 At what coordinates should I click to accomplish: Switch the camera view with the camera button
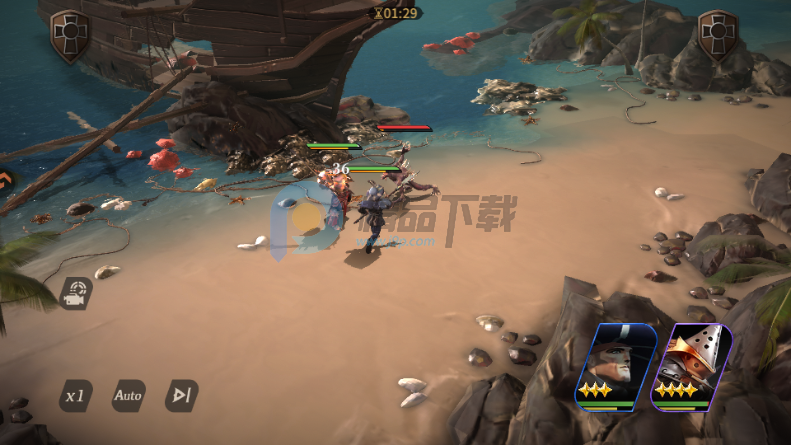pyautogui.click(x=75, y=293)
